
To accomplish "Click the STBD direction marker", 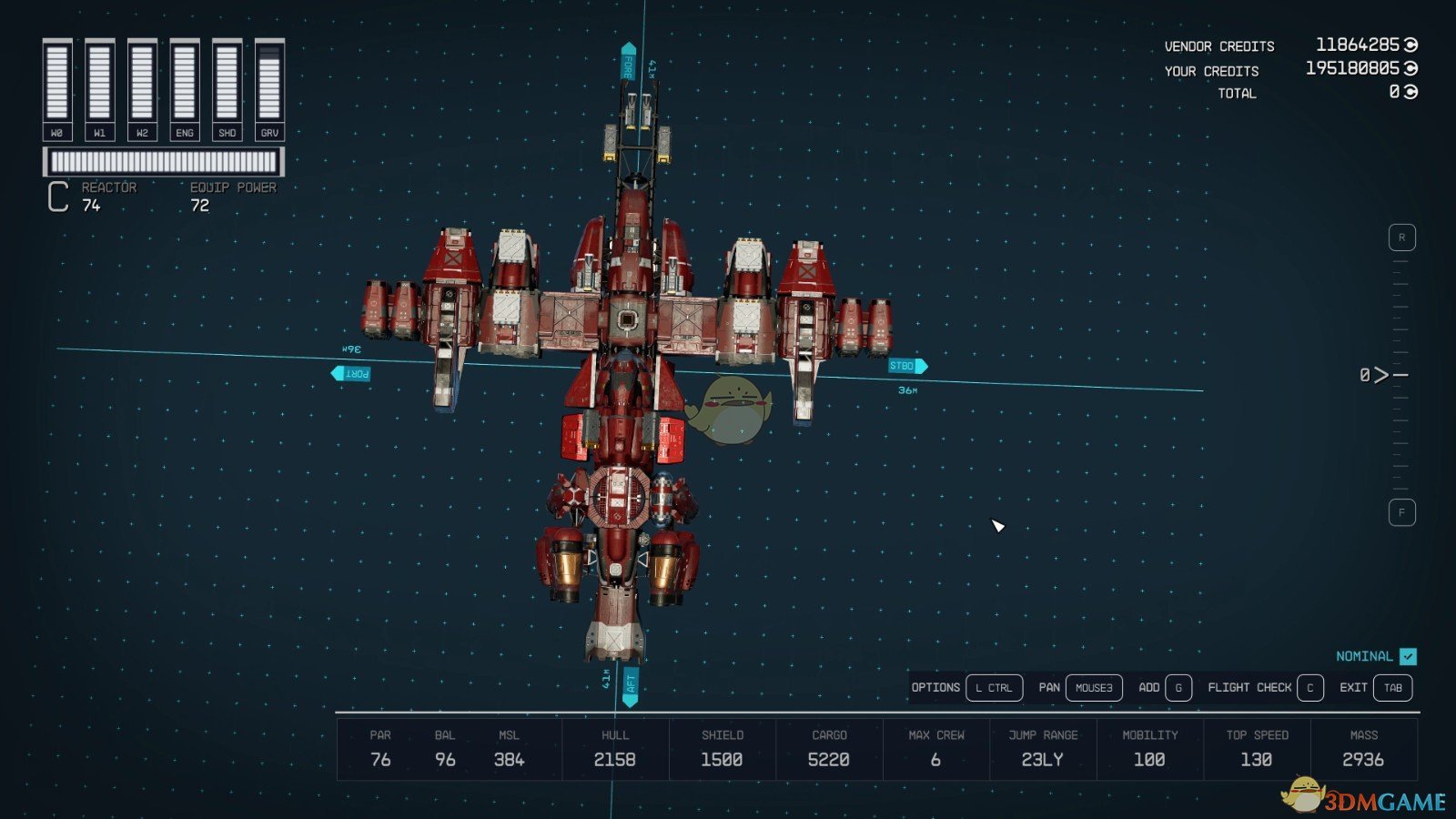I will pyautogui.click(x=904, y=365).
